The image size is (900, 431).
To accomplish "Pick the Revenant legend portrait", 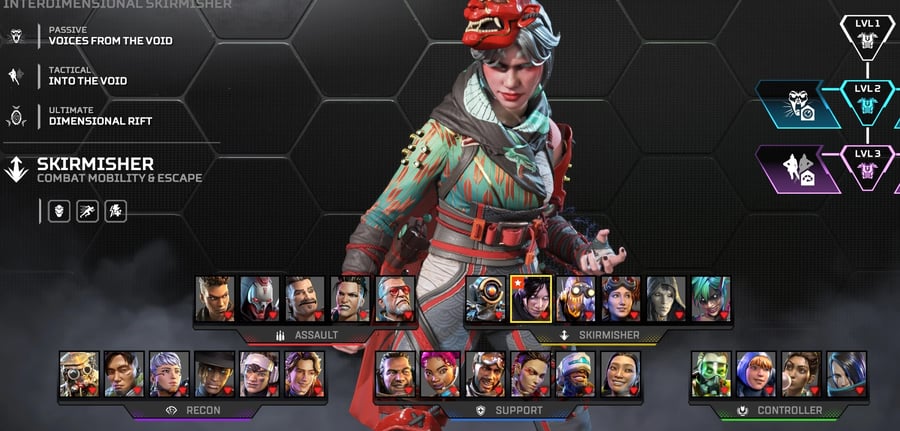I will 260,298.
